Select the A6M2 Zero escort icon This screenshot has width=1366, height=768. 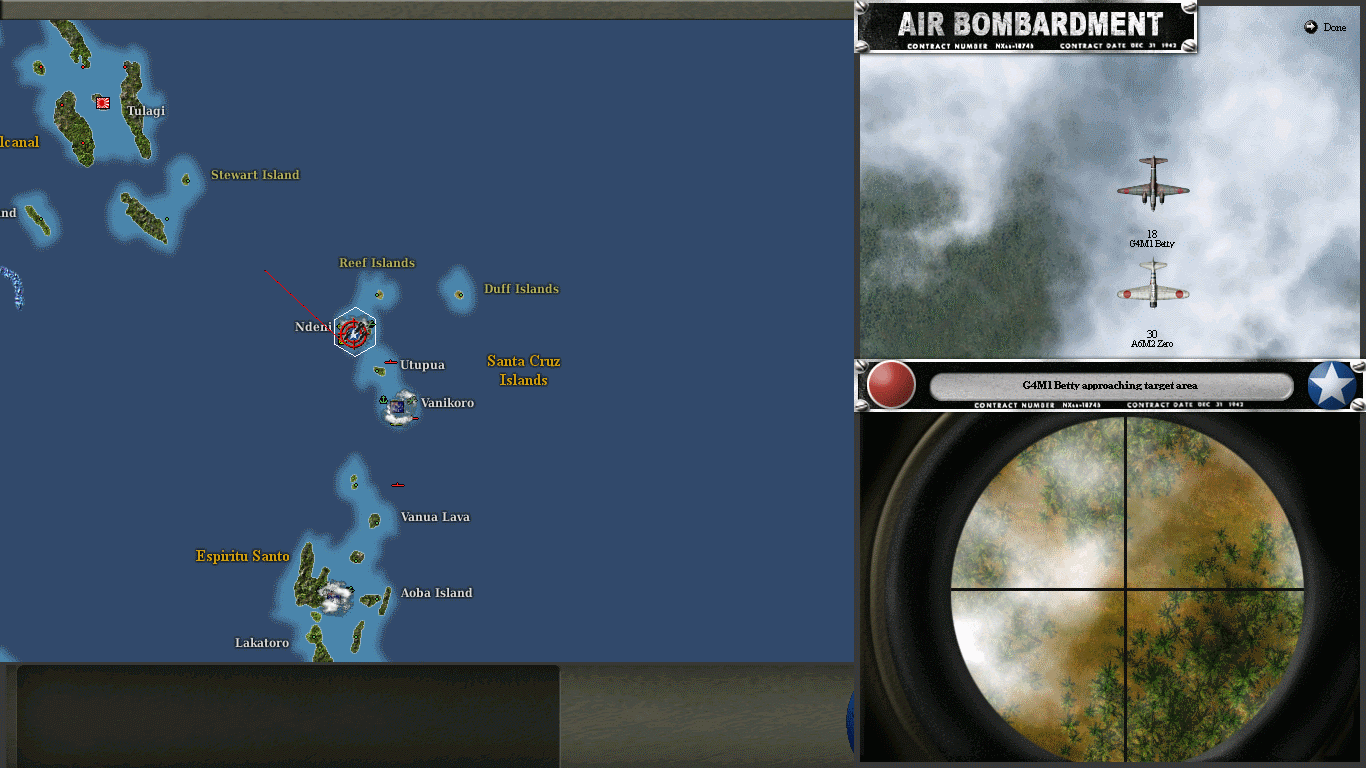(x=1152, y=285)
